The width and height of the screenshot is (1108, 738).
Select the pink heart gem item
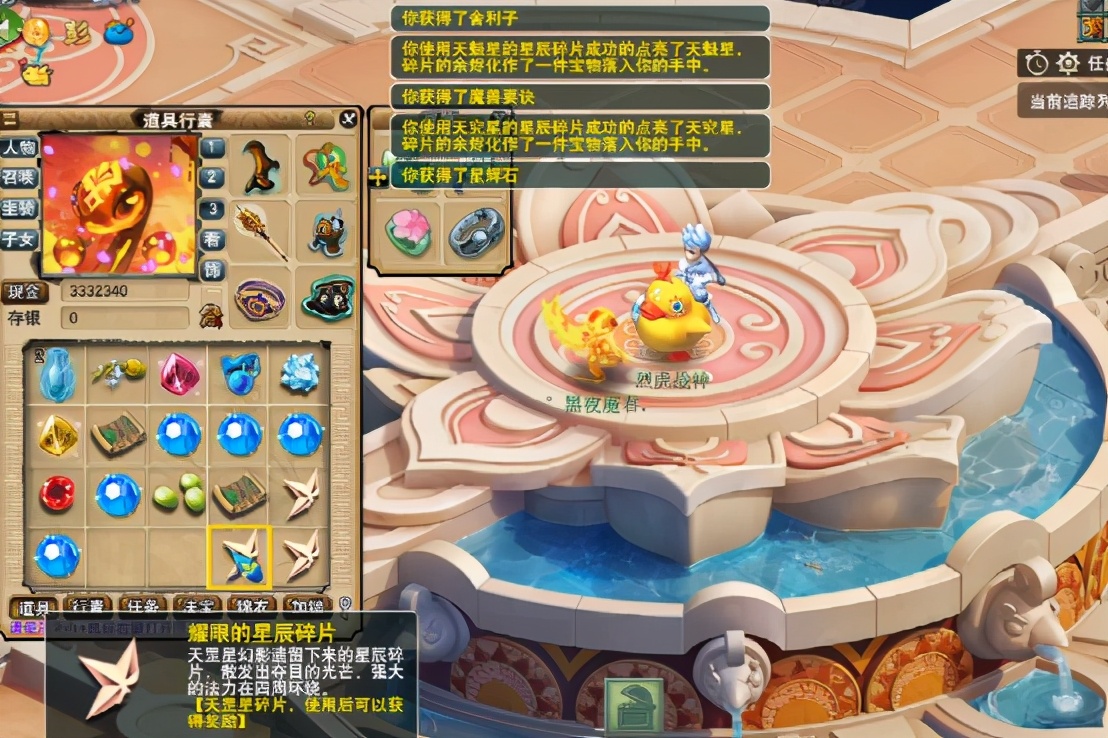point(179,373)
